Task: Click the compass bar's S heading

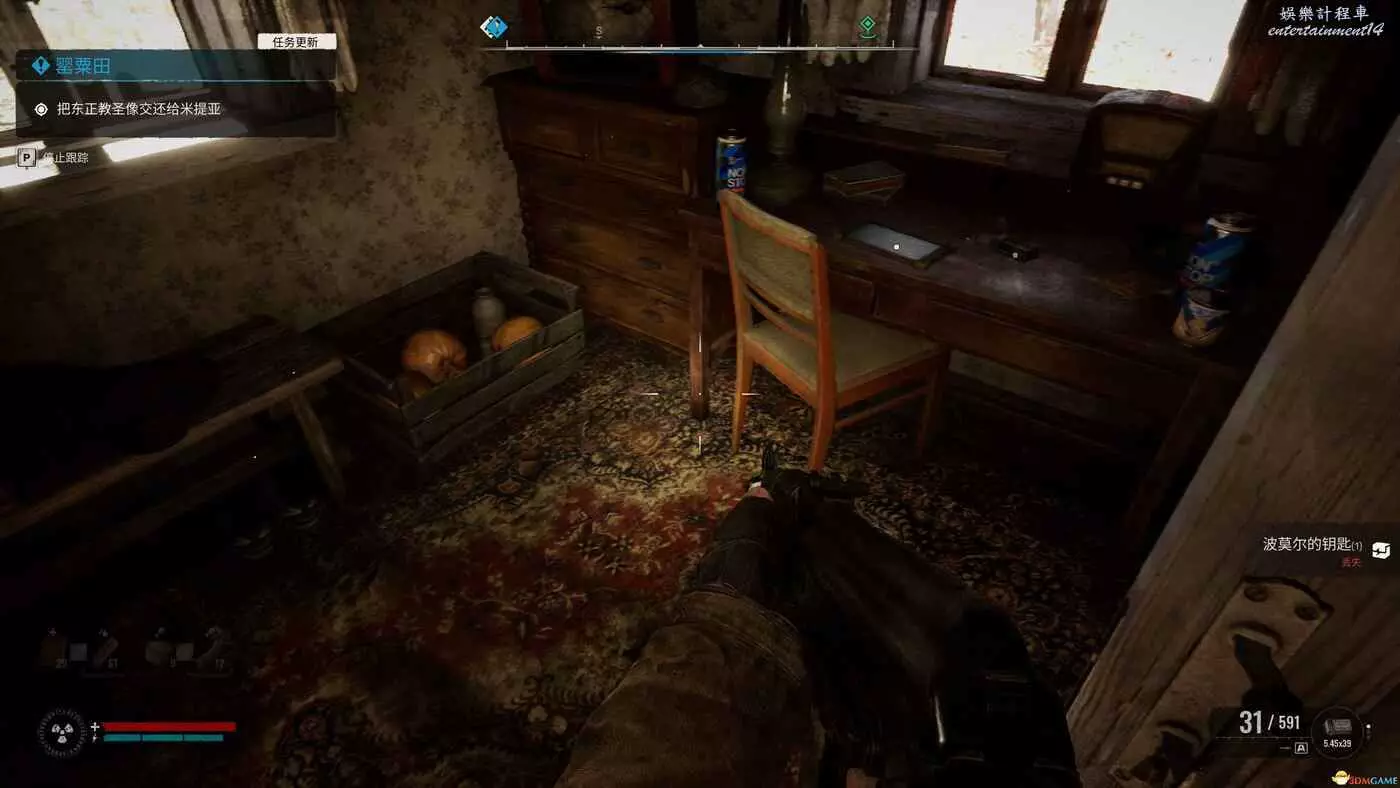Action: 599,31
